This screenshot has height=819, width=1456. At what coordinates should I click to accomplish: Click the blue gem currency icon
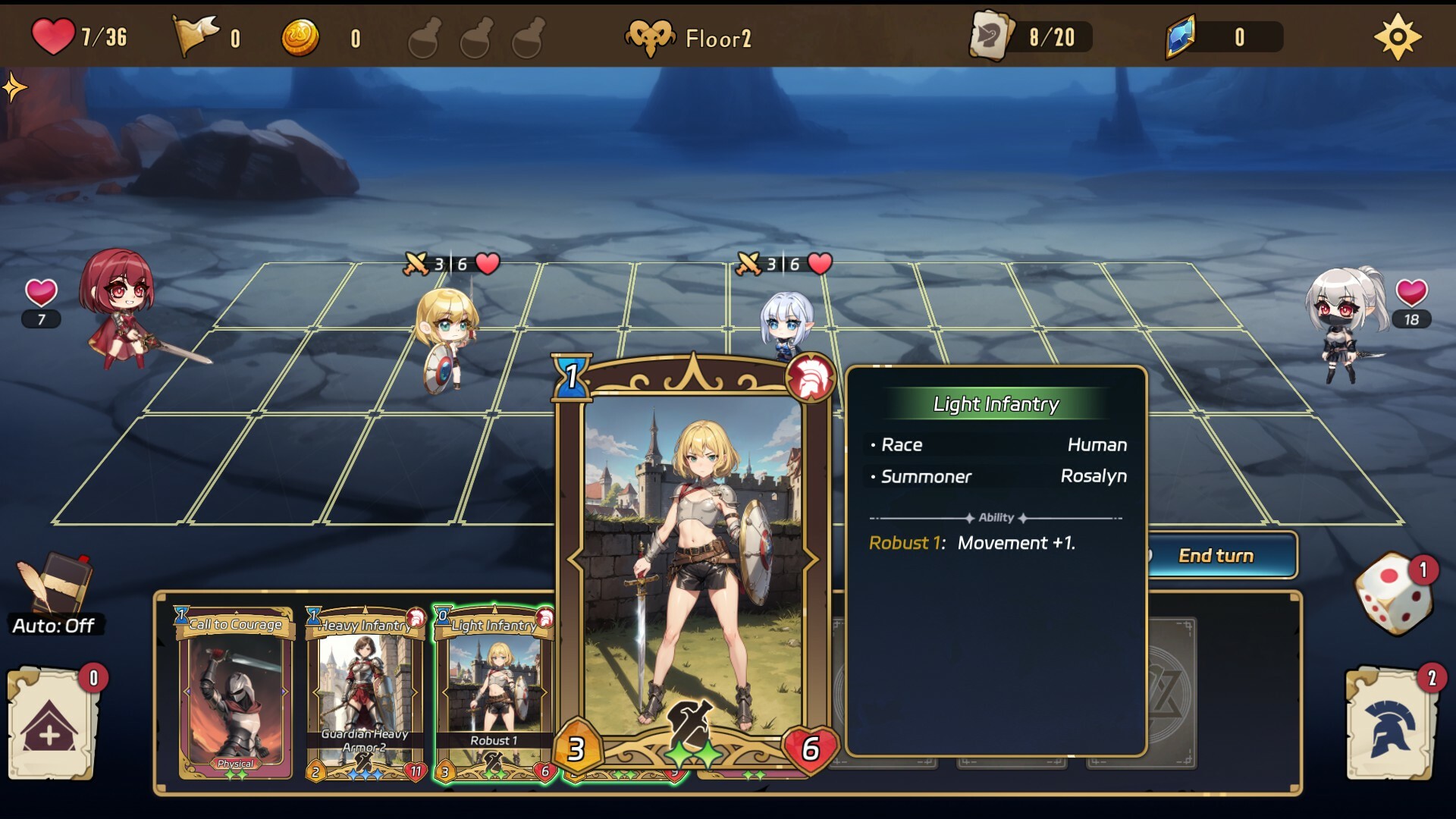pos(1180,36)
